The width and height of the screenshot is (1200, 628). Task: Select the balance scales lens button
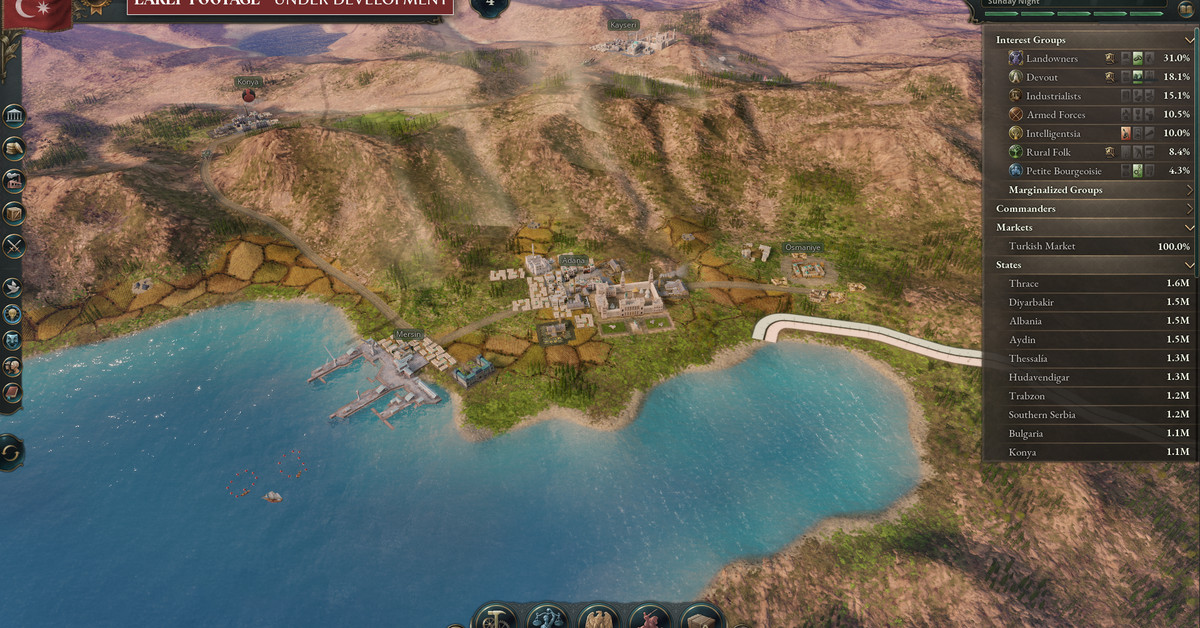click(547, 618)
